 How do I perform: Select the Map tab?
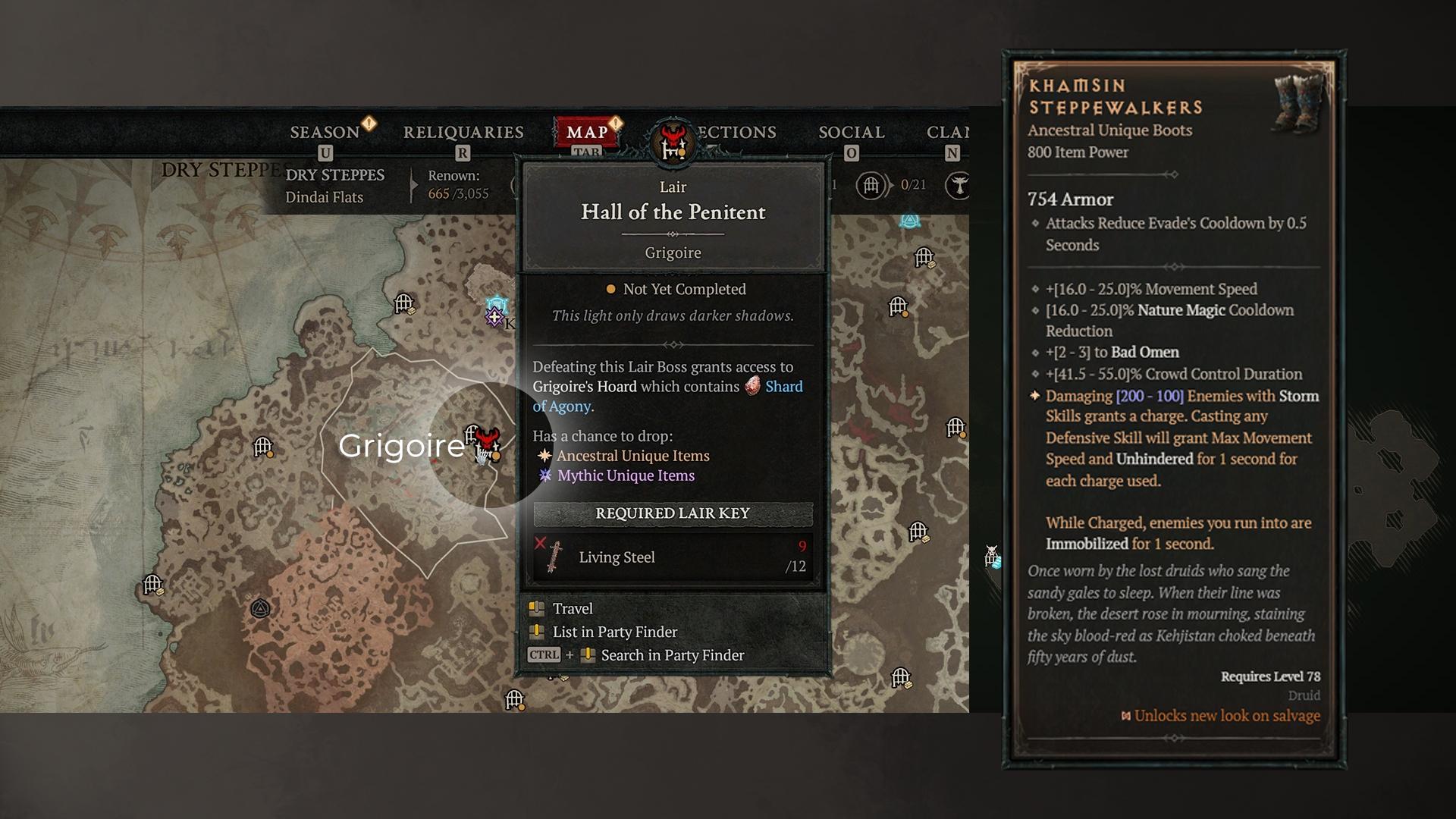(x=587, y=132)
